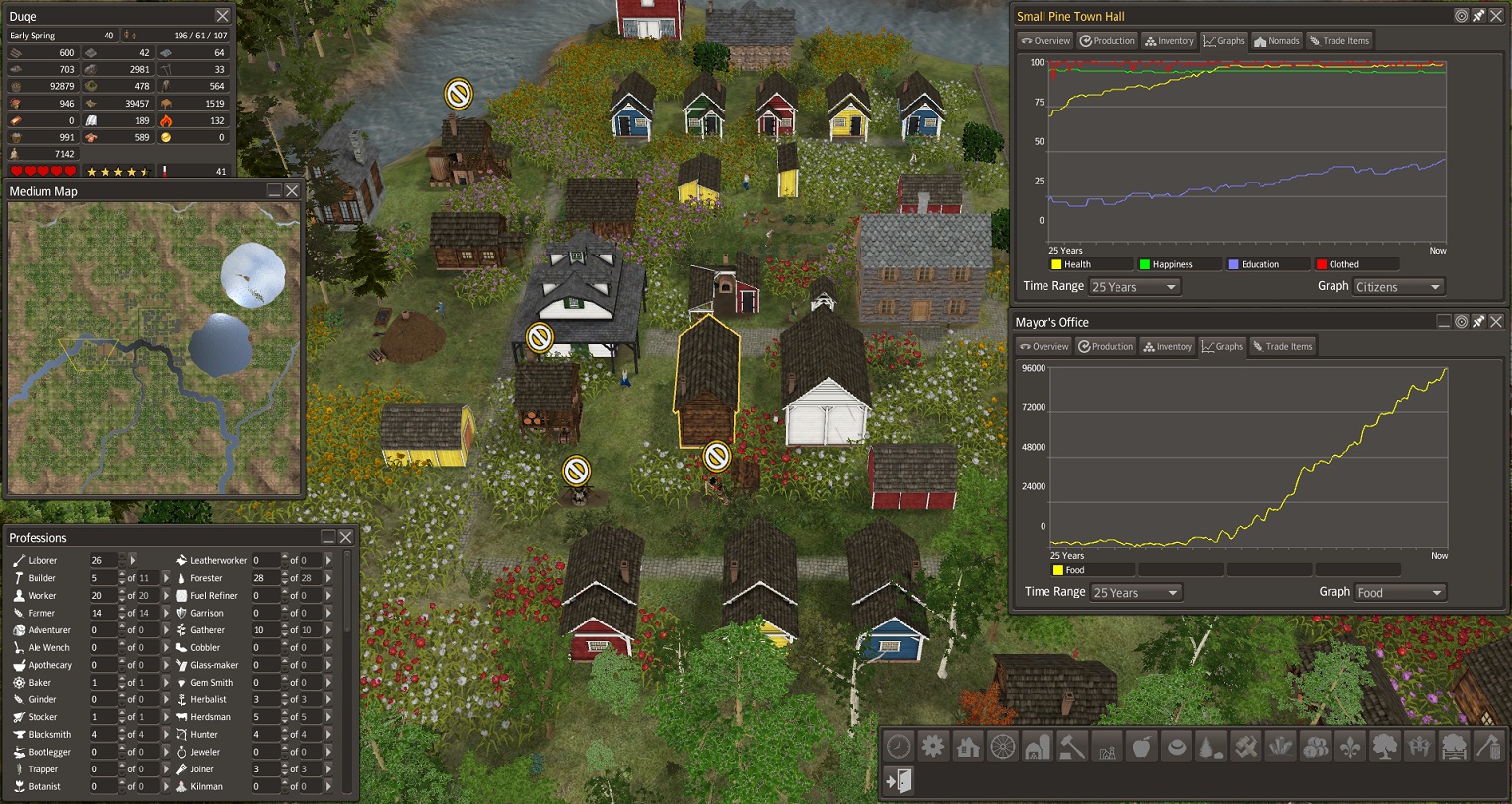Close the Medium Map window
Screen dimensions: 1512x804
point(292,191)
